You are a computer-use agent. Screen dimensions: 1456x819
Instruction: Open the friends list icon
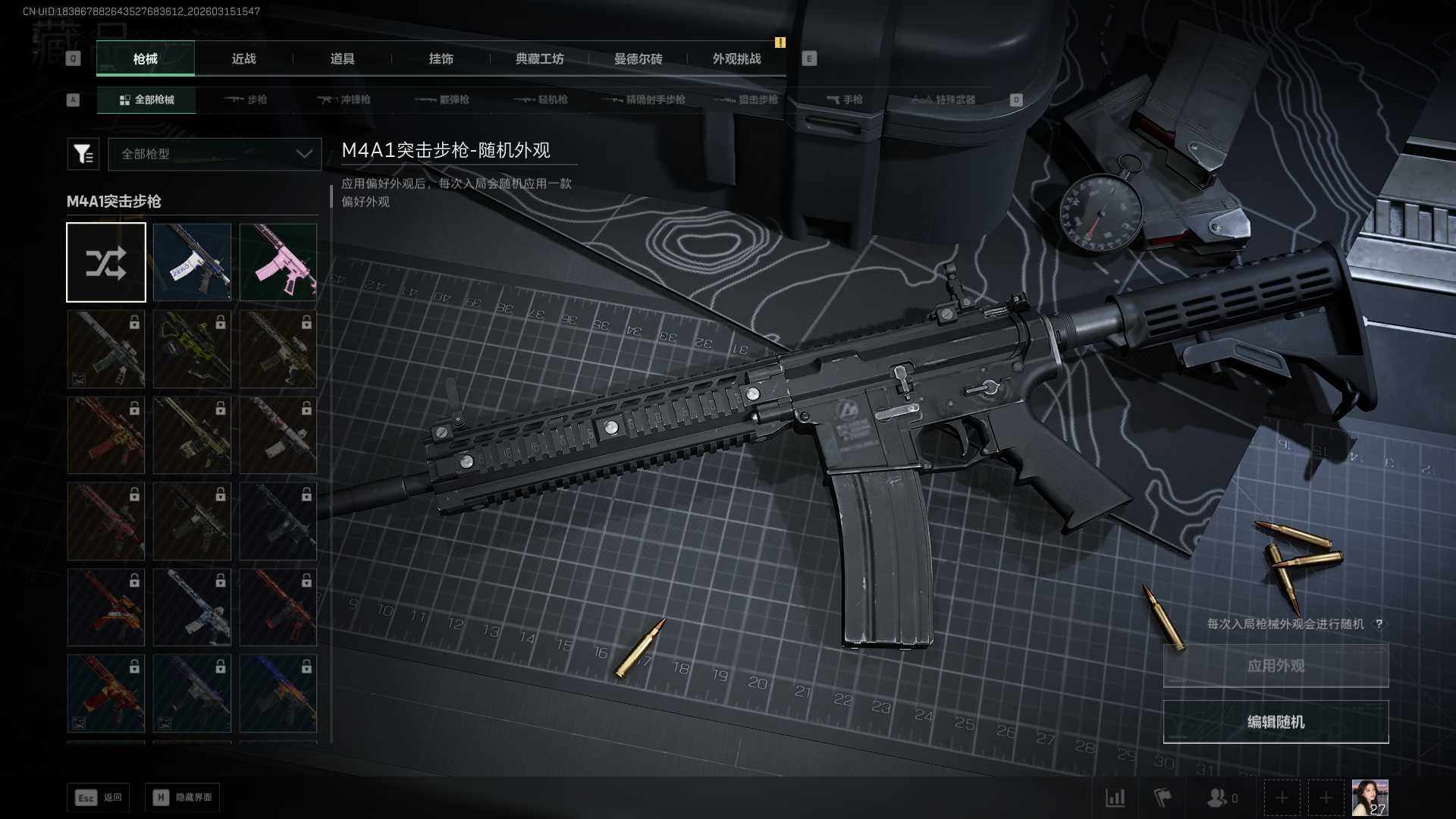[x=1218, y=798]
